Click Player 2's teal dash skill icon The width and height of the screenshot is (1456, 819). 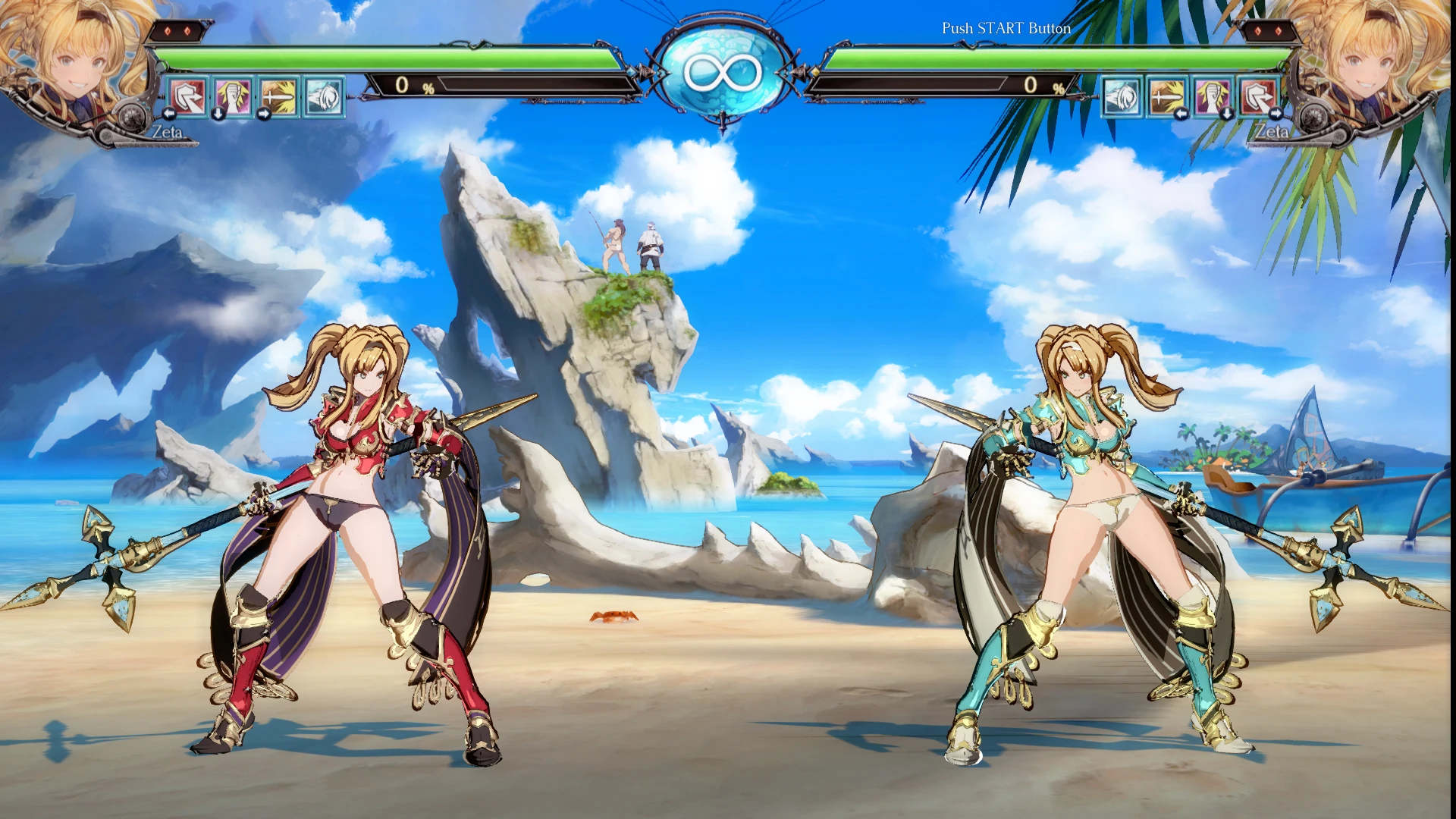(x=1122, y=97)
